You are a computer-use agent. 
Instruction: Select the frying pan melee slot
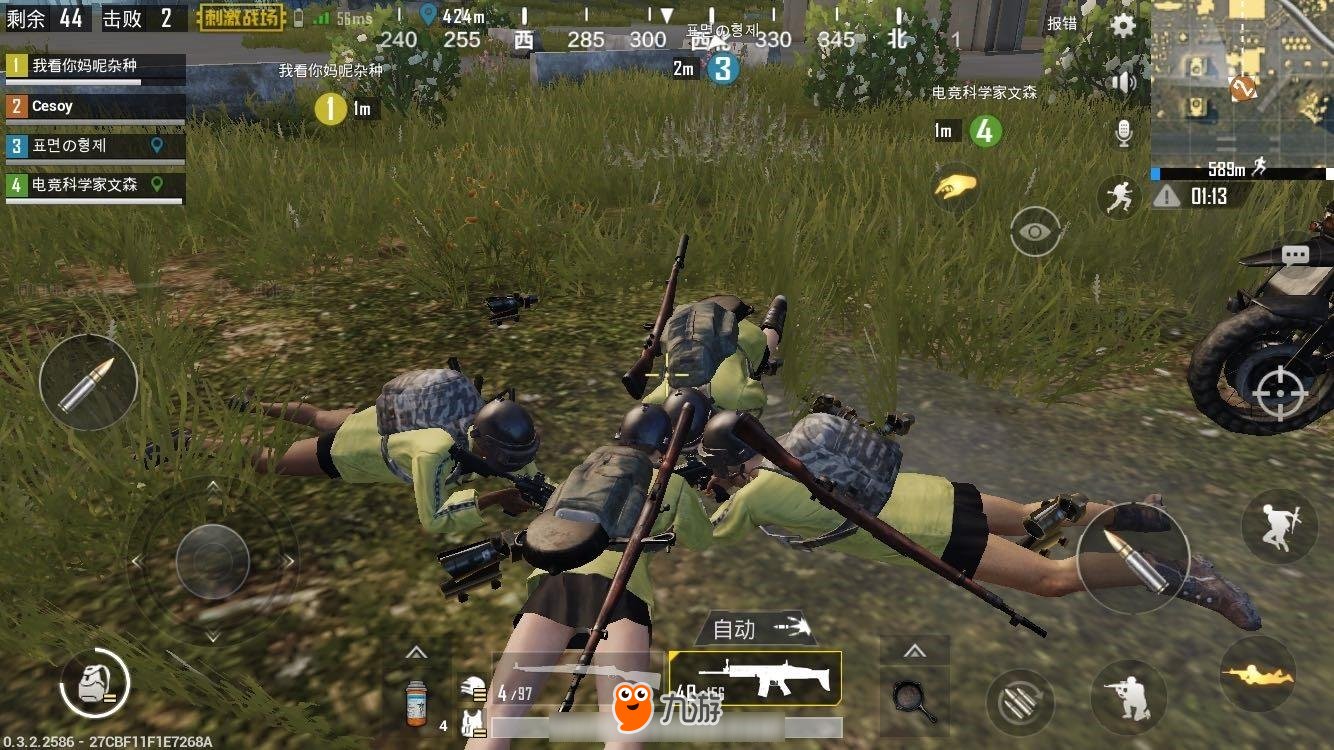(x=914, y=699)
